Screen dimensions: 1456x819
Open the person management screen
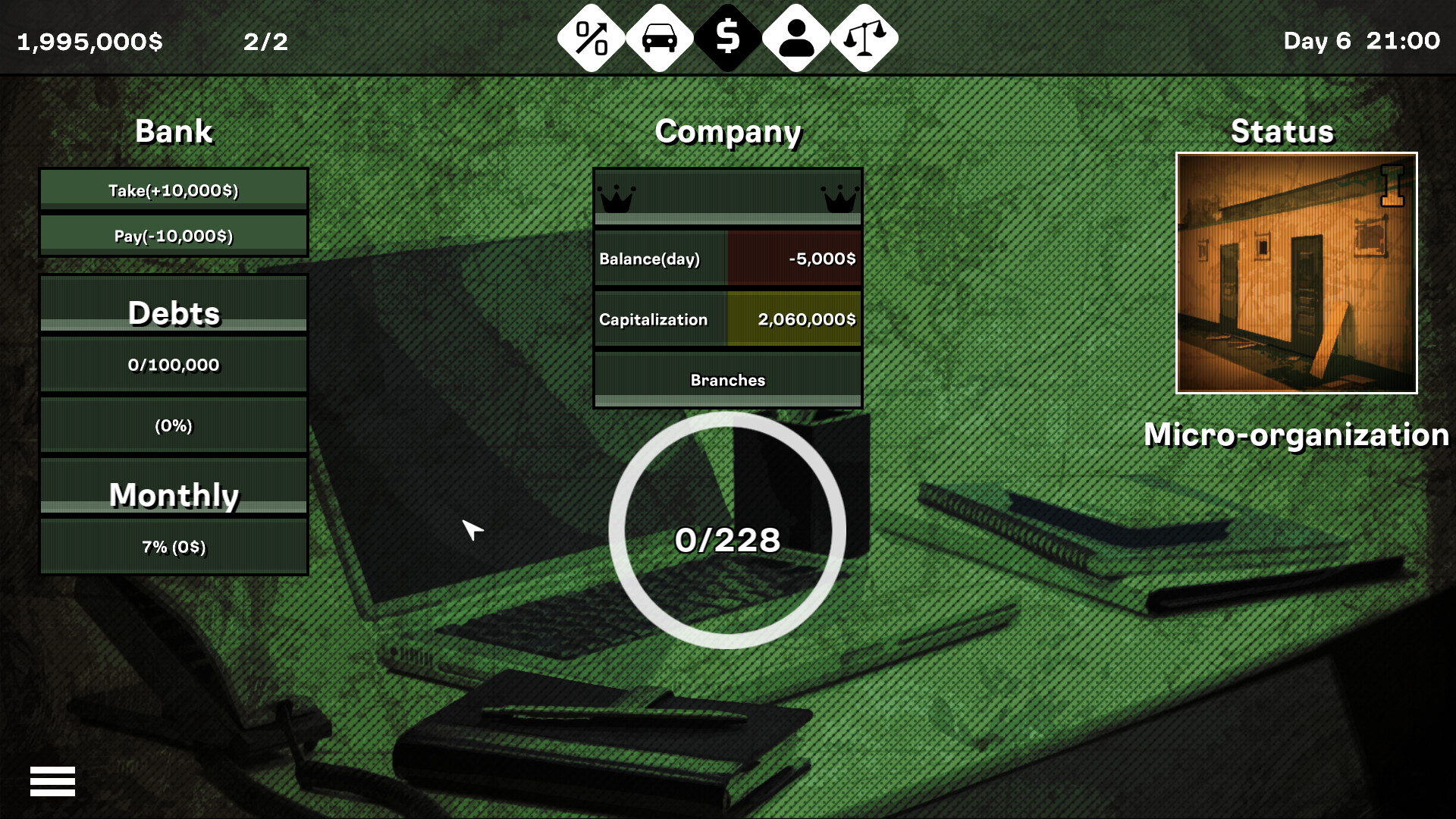pyautogui.click(x=797, y=36)
